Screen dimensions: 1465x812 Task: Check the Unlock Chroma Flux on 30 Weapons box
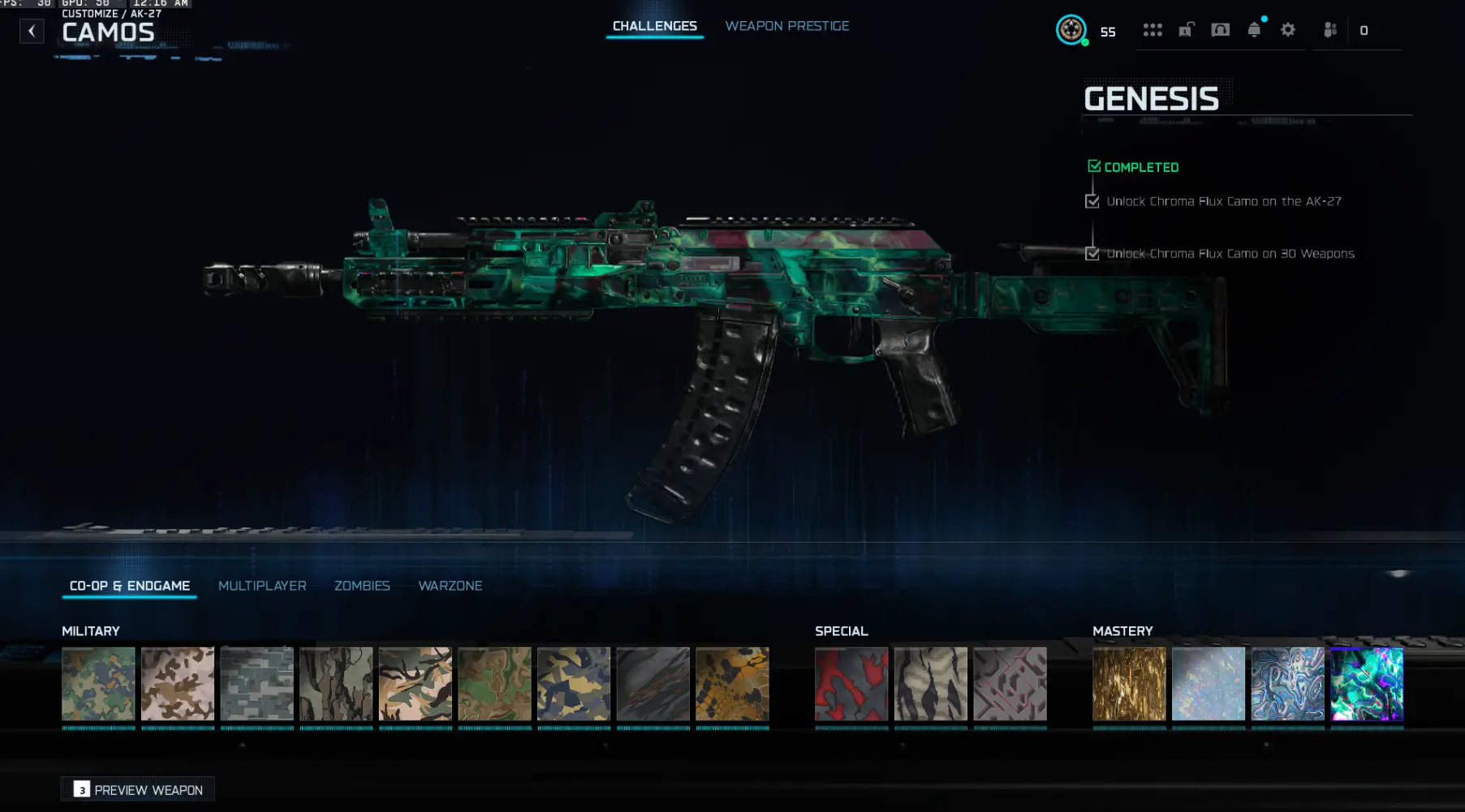1092,253
